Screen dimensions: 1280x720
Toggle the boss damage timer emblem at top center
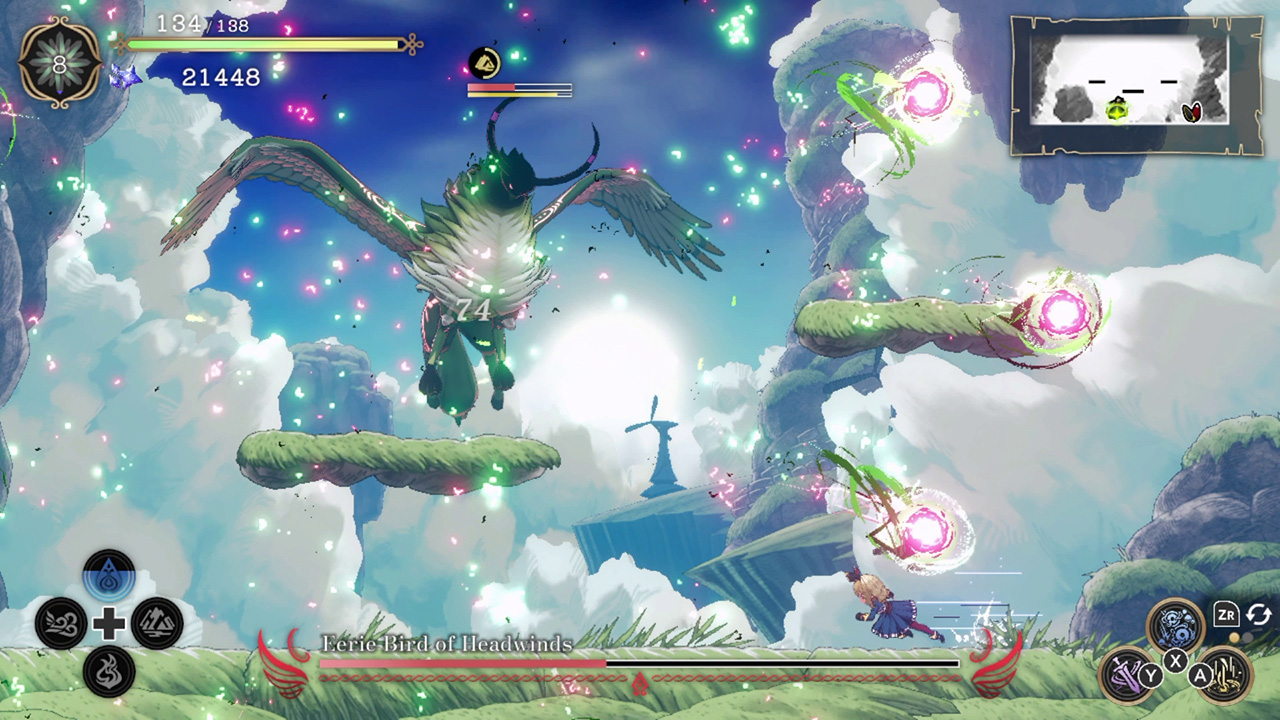point(484,62)
